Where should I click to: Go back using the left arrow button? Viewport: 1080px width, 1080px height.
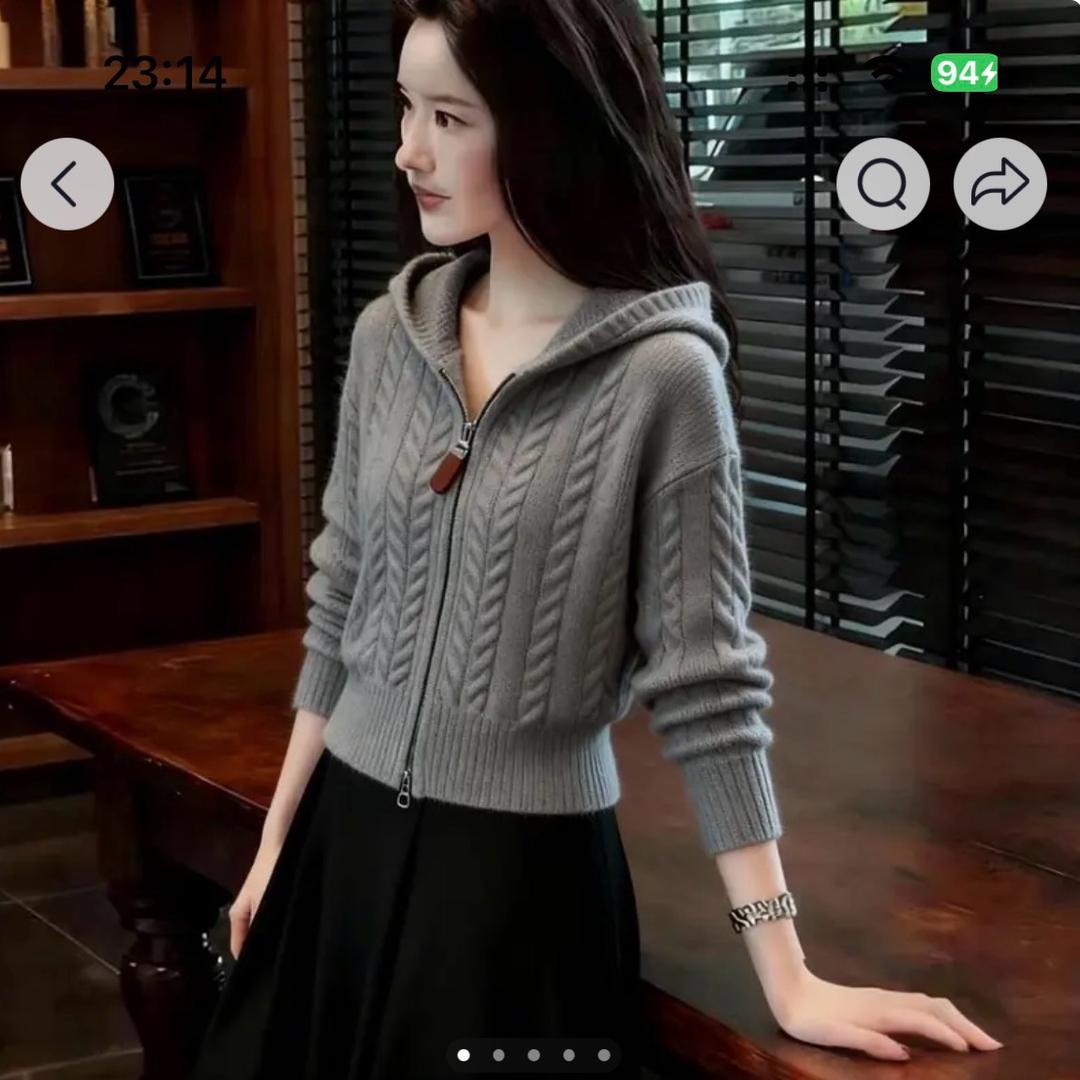pyautogui.click(x=67, y=184)
